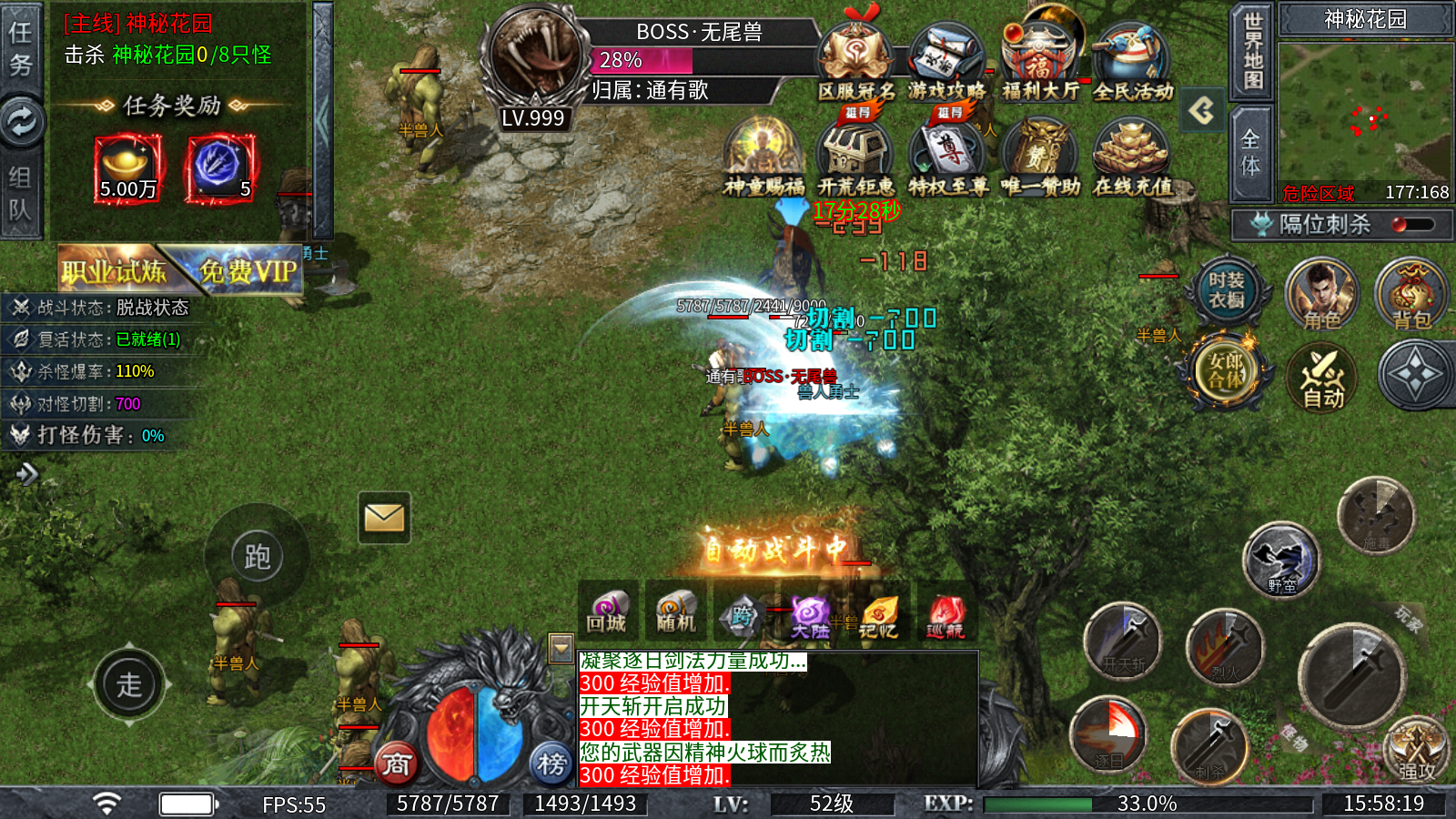Open the 背包 backpack

1411,295
